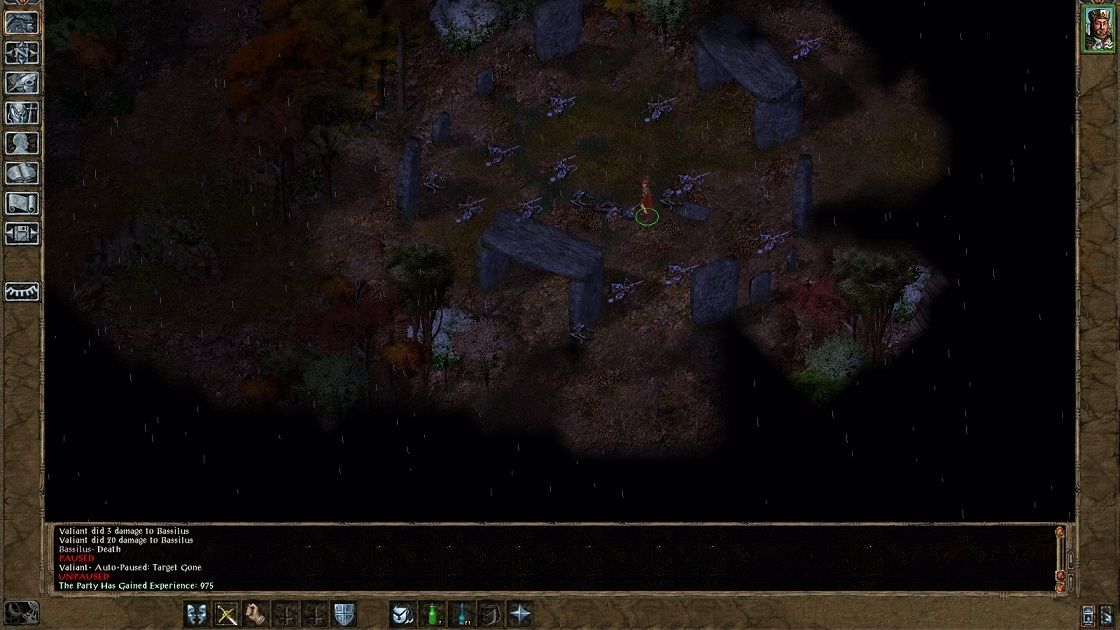Screen dimensions: 1120x630
Task: Open the inventory screen
Action: (x=22, y=113)
